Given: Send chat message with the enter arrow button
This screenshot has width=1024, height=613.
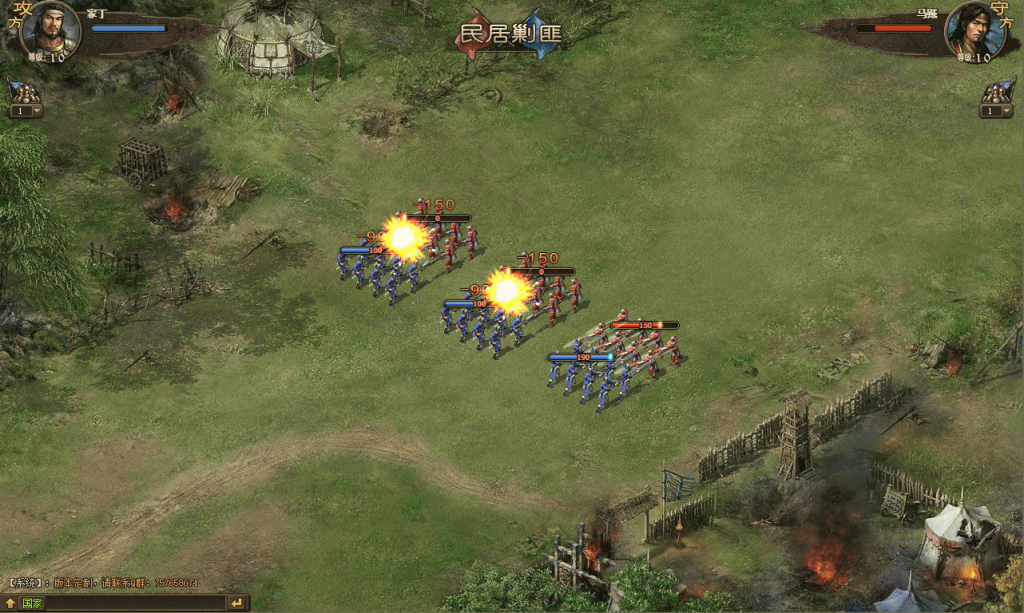Looking at the screenshot, I should click(x=237, y=603).
